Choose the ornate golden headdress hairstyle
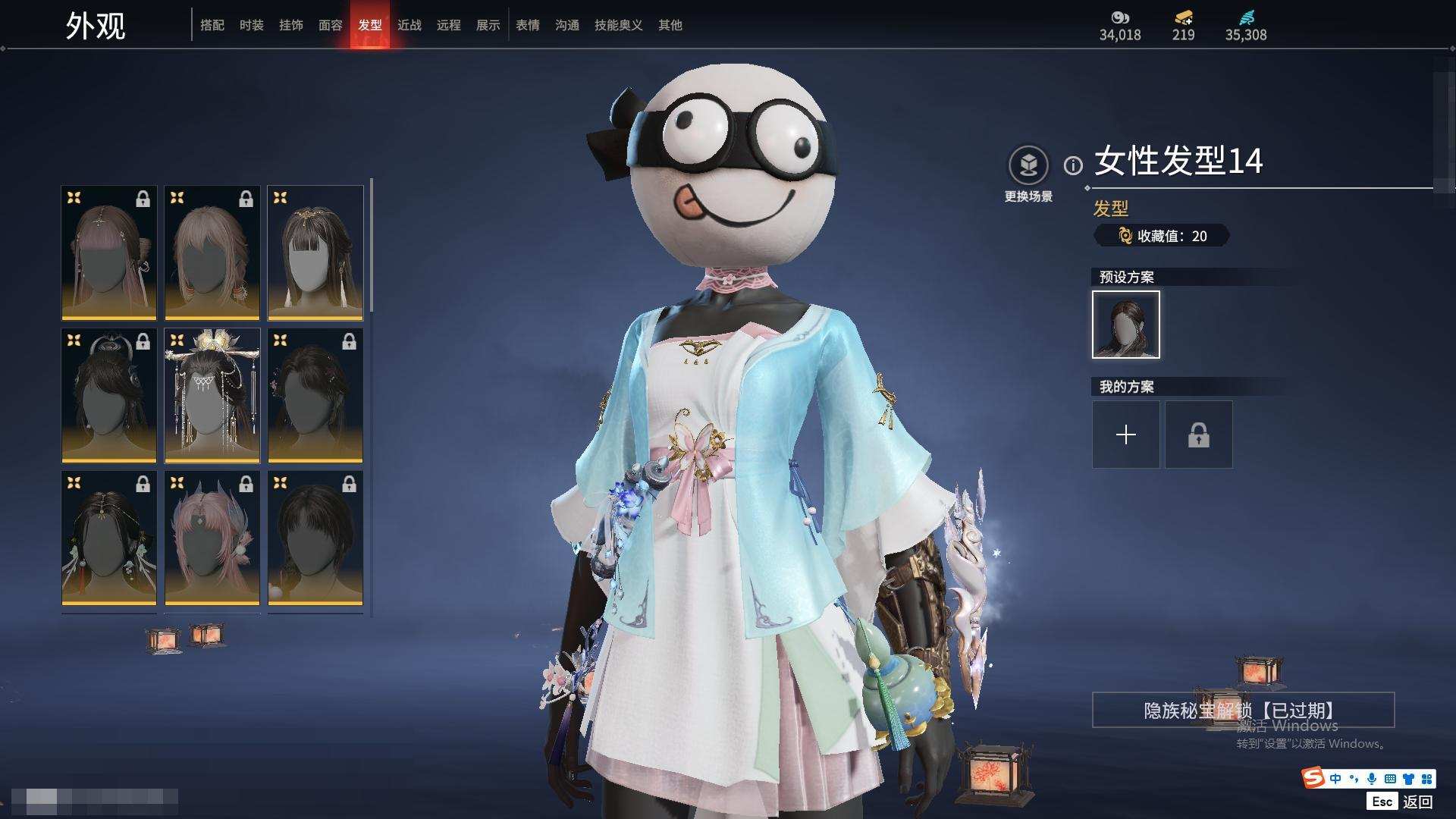The image size is (1456, 819). pyautogui.click(x=212, y=395)
